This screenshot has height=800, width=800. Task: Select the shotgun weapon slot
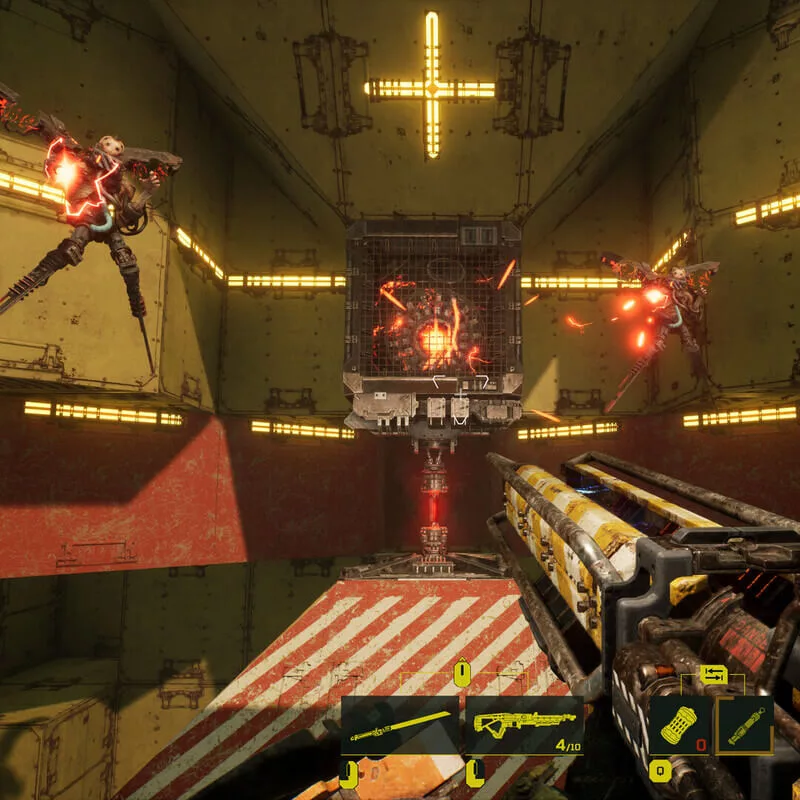coord(524,726)
